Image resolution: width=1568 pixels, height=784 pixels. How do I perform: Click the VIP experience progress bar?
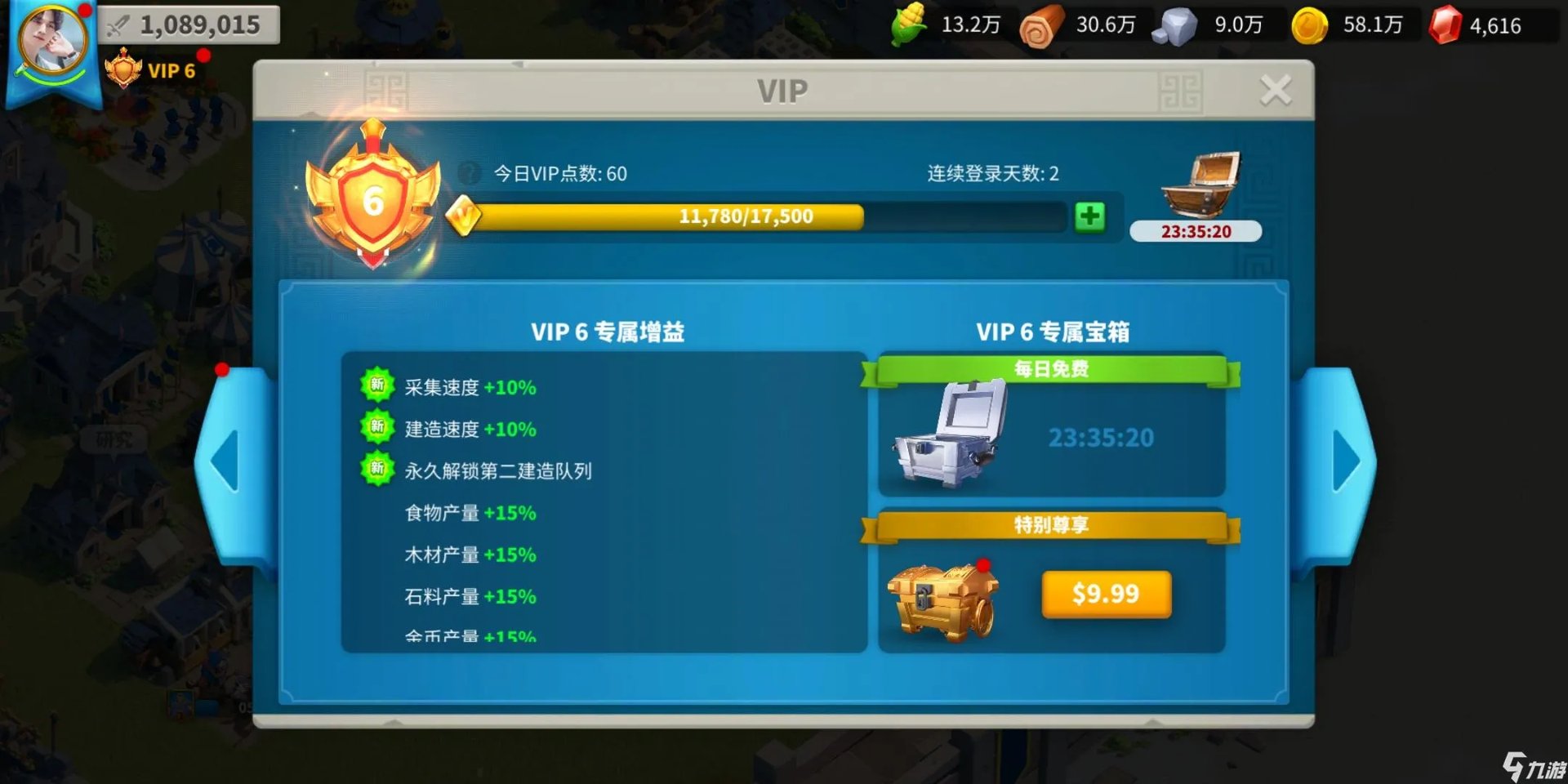[745, 216]
